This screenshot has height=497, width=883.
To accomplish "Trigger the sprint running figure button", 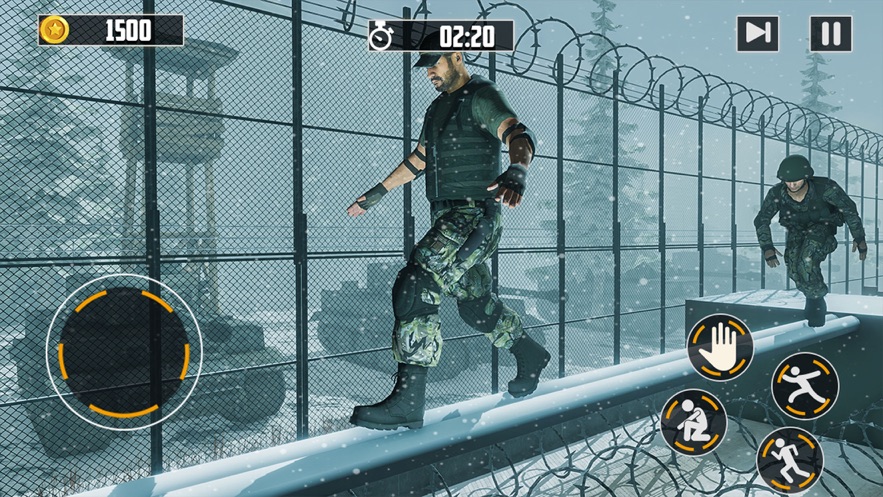I will click(x=789, y=461).
